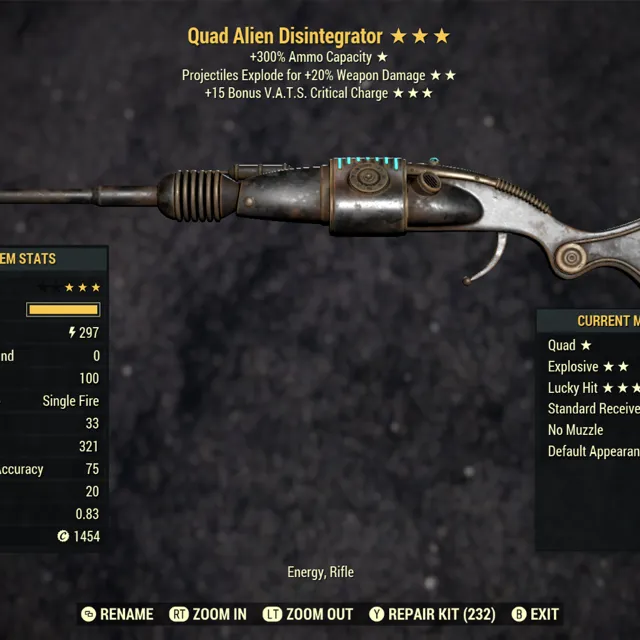640x640 pixels.
Task: Rename the Quad Alien Disintegrator
Action: coord(118,614)
